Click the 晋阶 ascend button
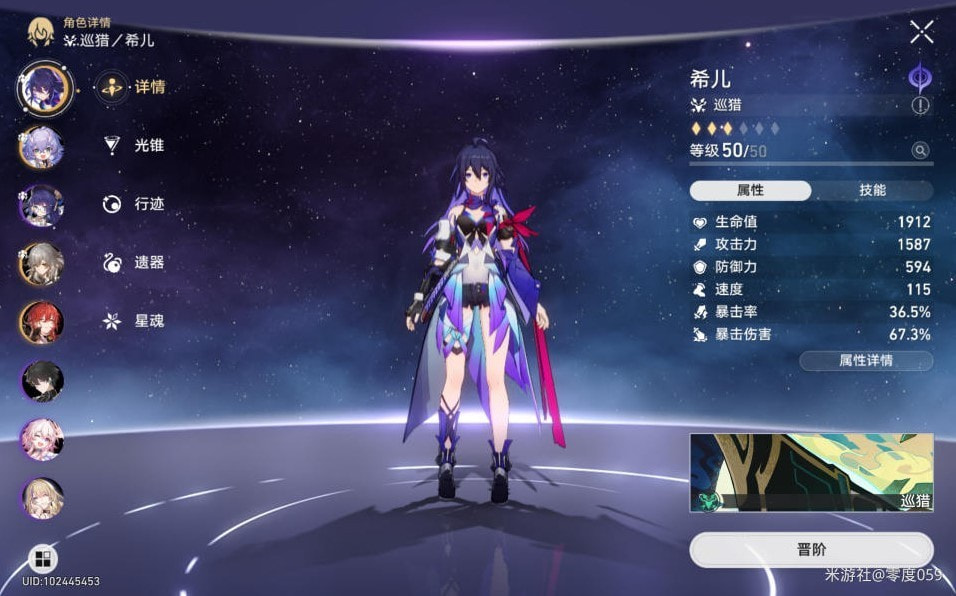956x596 pixels. tap(810, 550)
